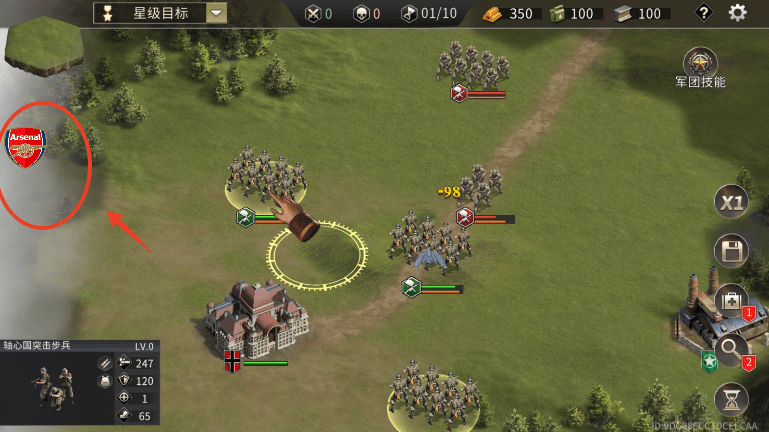Toggle the X1 game speed button
Viewport: 769px width, 432px height.
pos(731,202)
